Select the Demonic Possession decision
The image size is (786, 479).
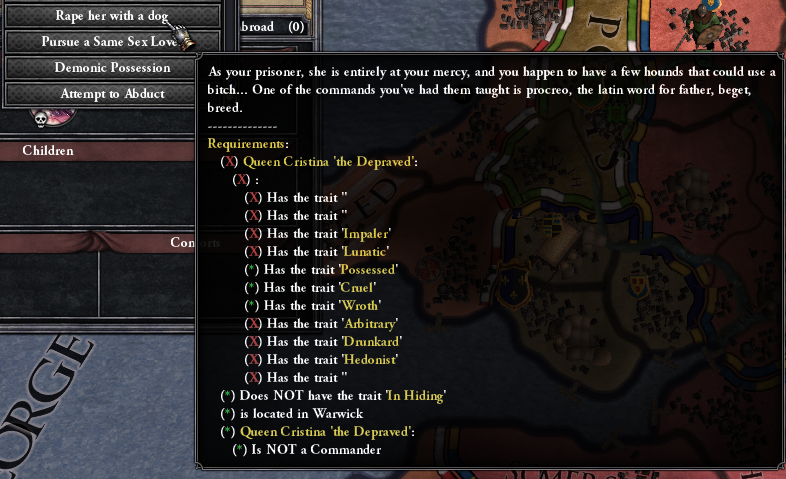pos(112,68)
